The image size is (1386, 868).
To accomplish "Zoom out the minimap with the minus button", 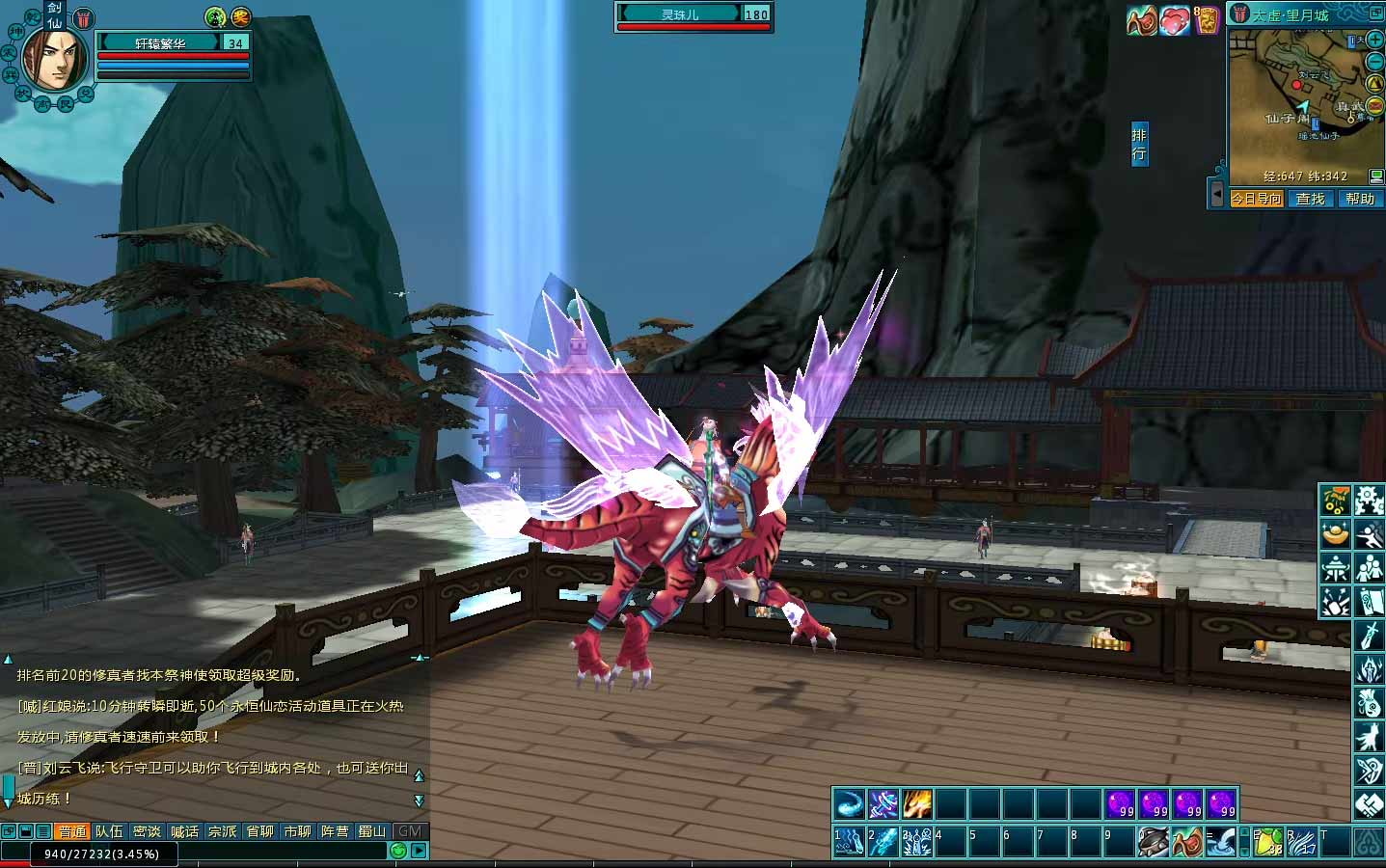I will pos(1374,60).
